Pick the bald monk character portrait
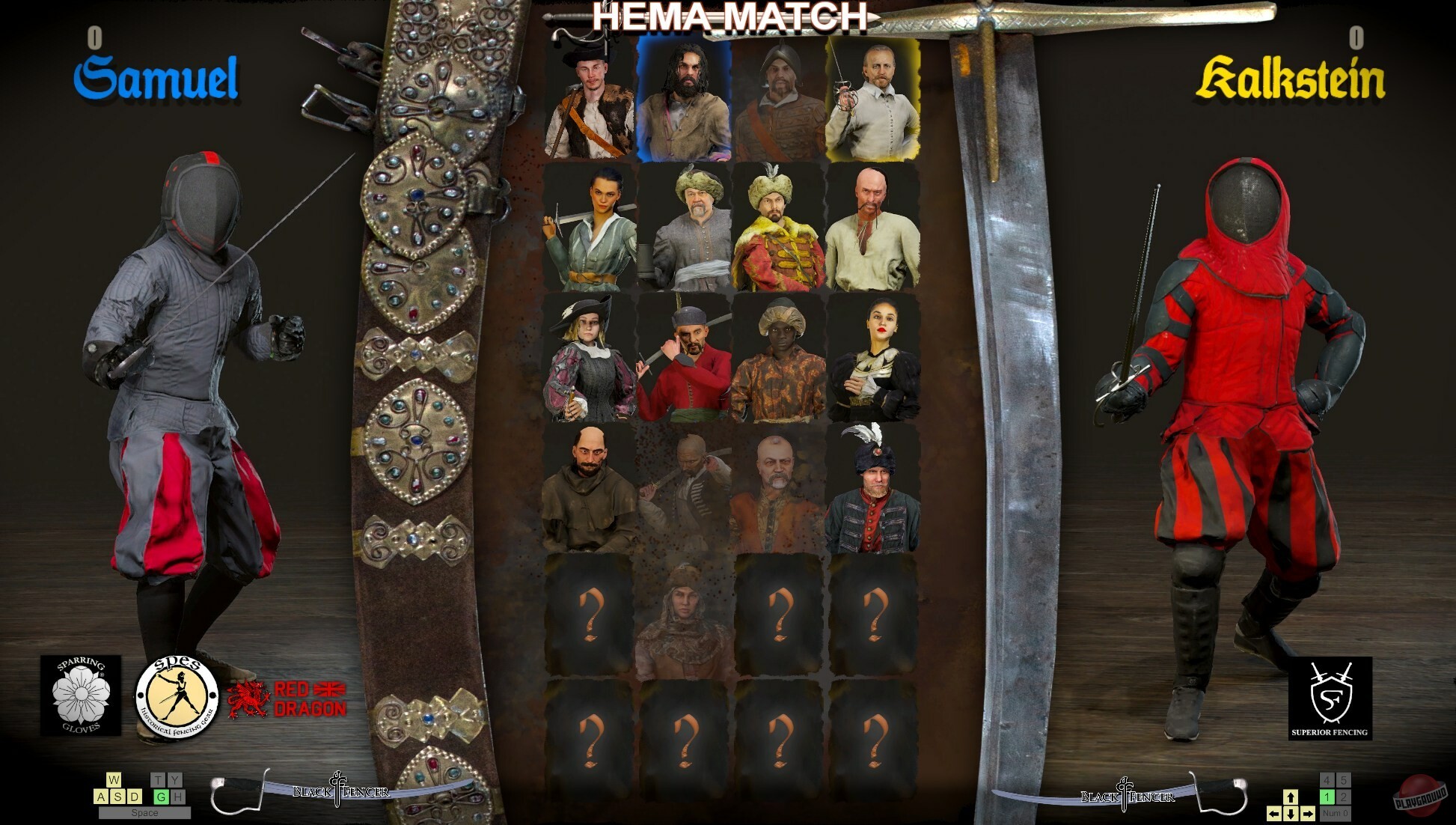This screenshot has height=825, width=1456. pos(588,481)
